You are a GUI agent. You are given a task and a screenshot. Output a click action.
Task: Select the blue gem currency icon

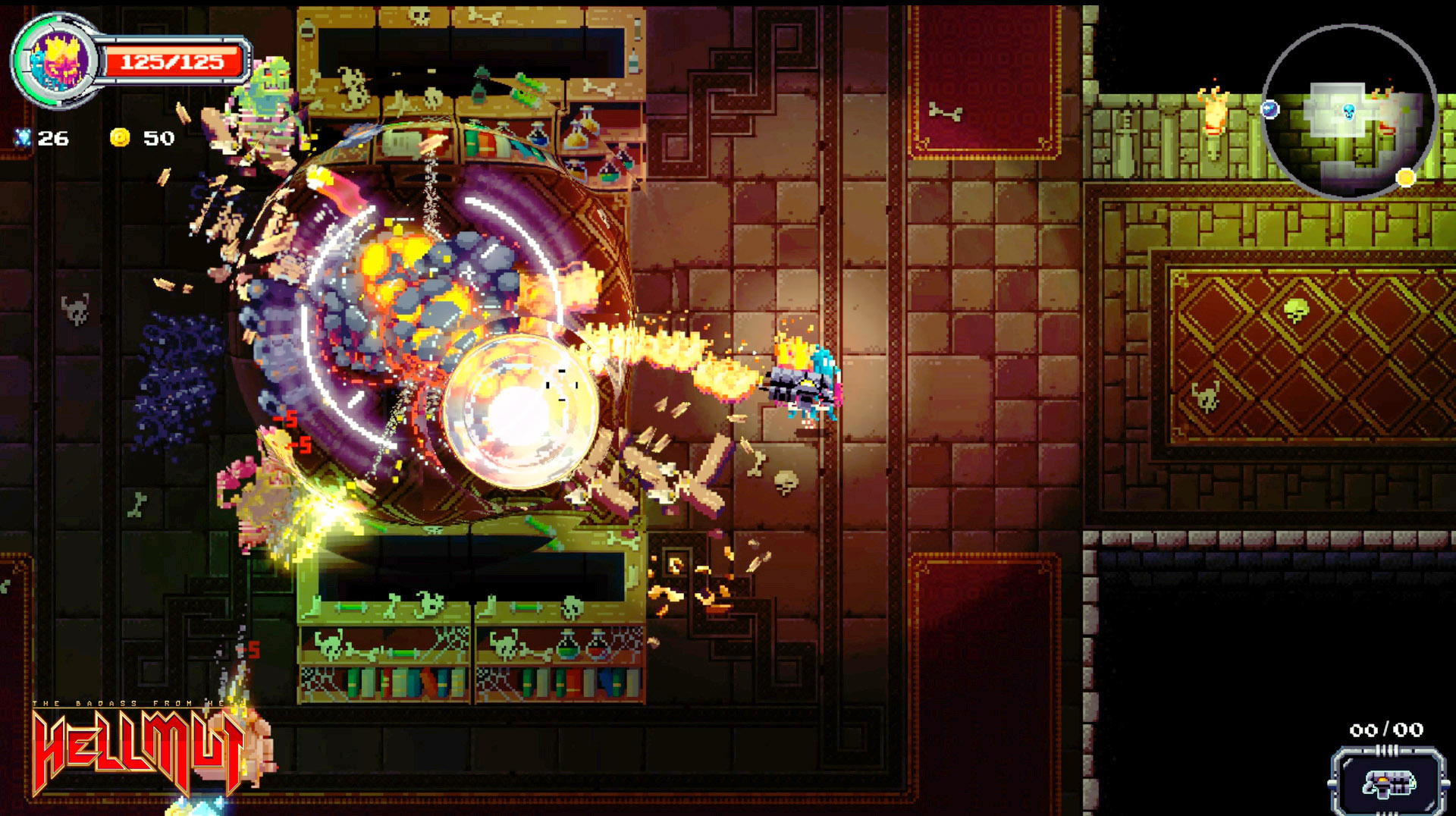pyautogui.click(x=24, y=139)
